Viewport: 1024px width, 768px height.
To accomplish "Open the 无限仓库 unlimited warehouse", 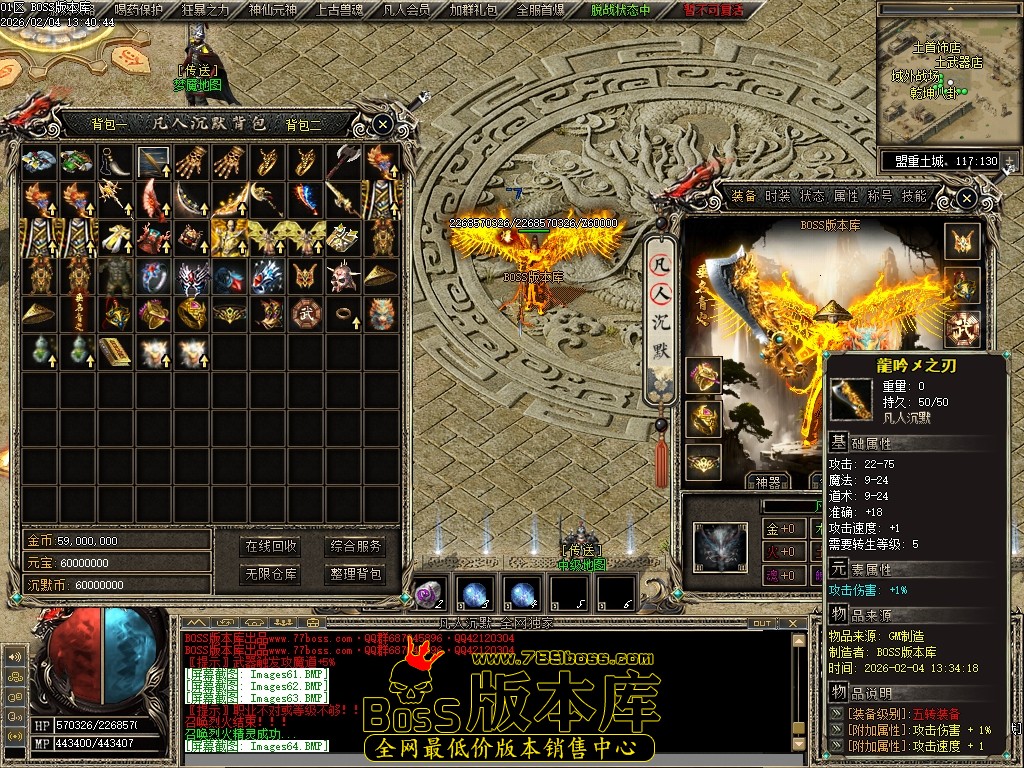I will coord(271,574).
